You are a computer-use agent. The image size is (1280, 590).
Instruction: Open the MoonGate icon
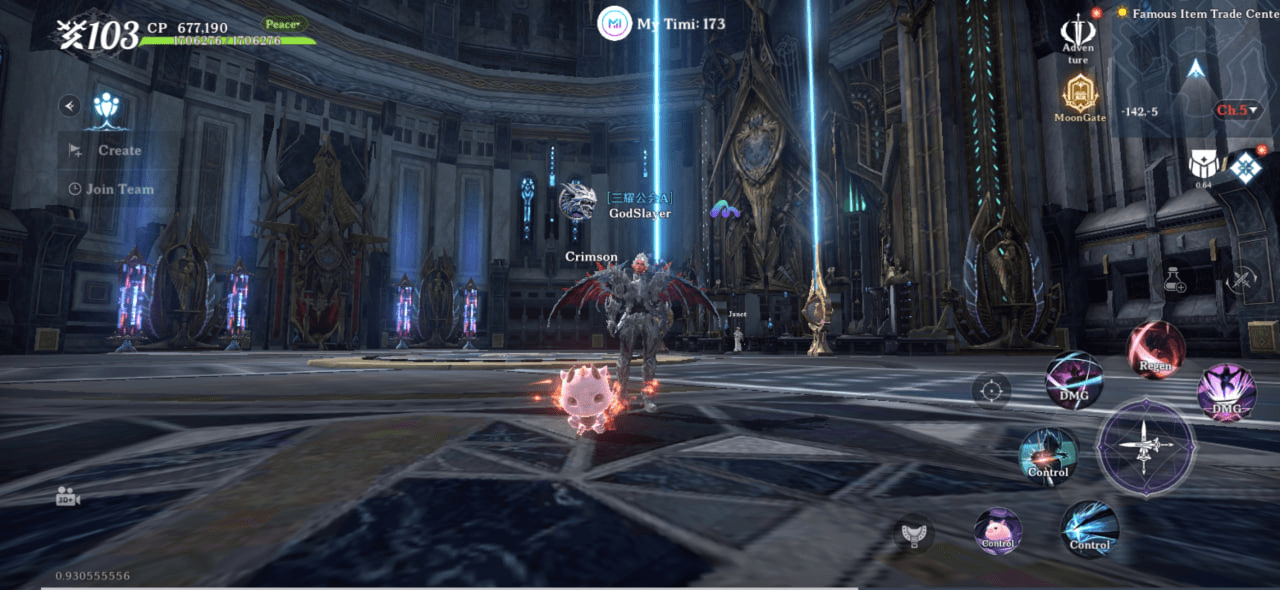point(1080,97)
